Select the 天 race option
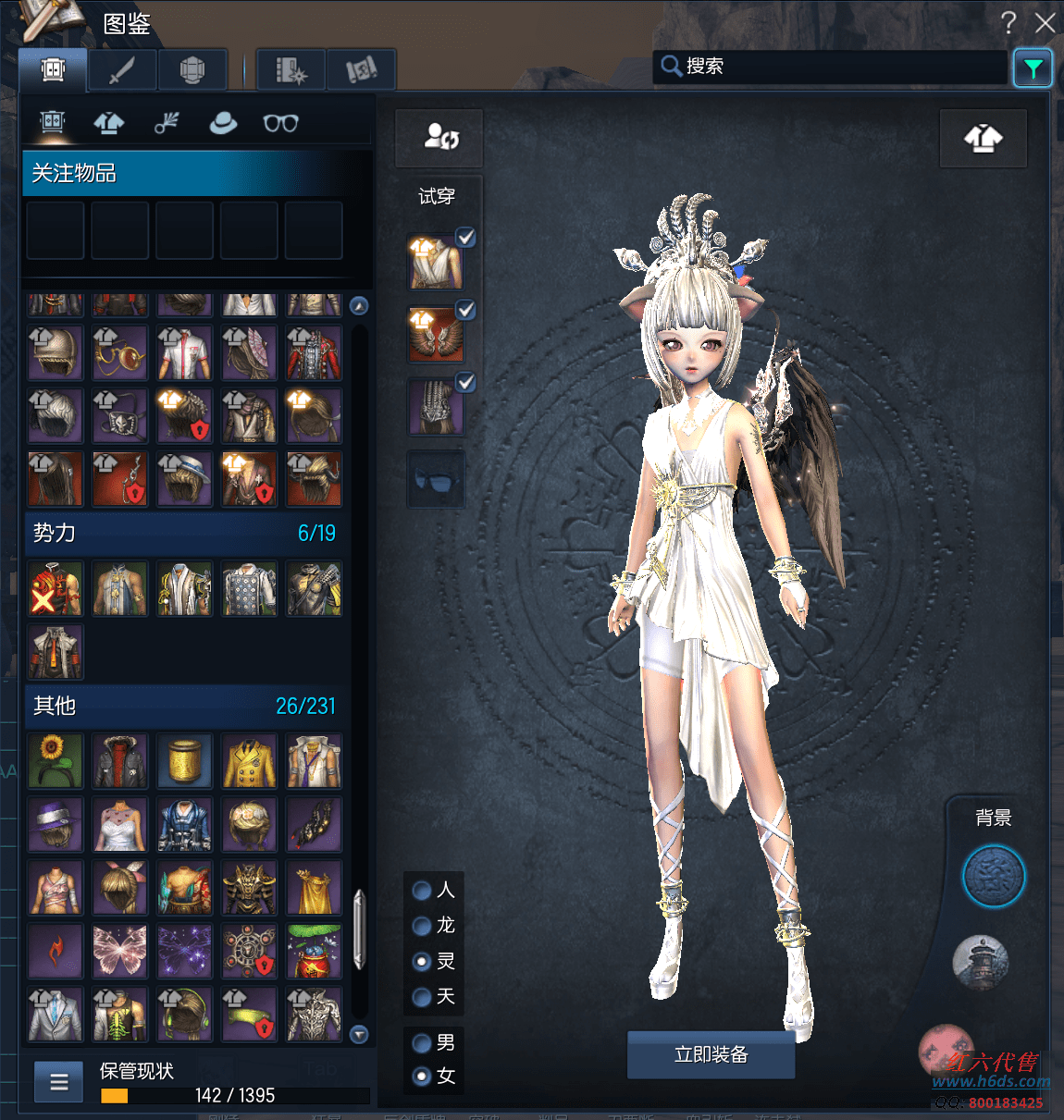The width and height of the screenshot is (1064, 1120). click(422, 997)
